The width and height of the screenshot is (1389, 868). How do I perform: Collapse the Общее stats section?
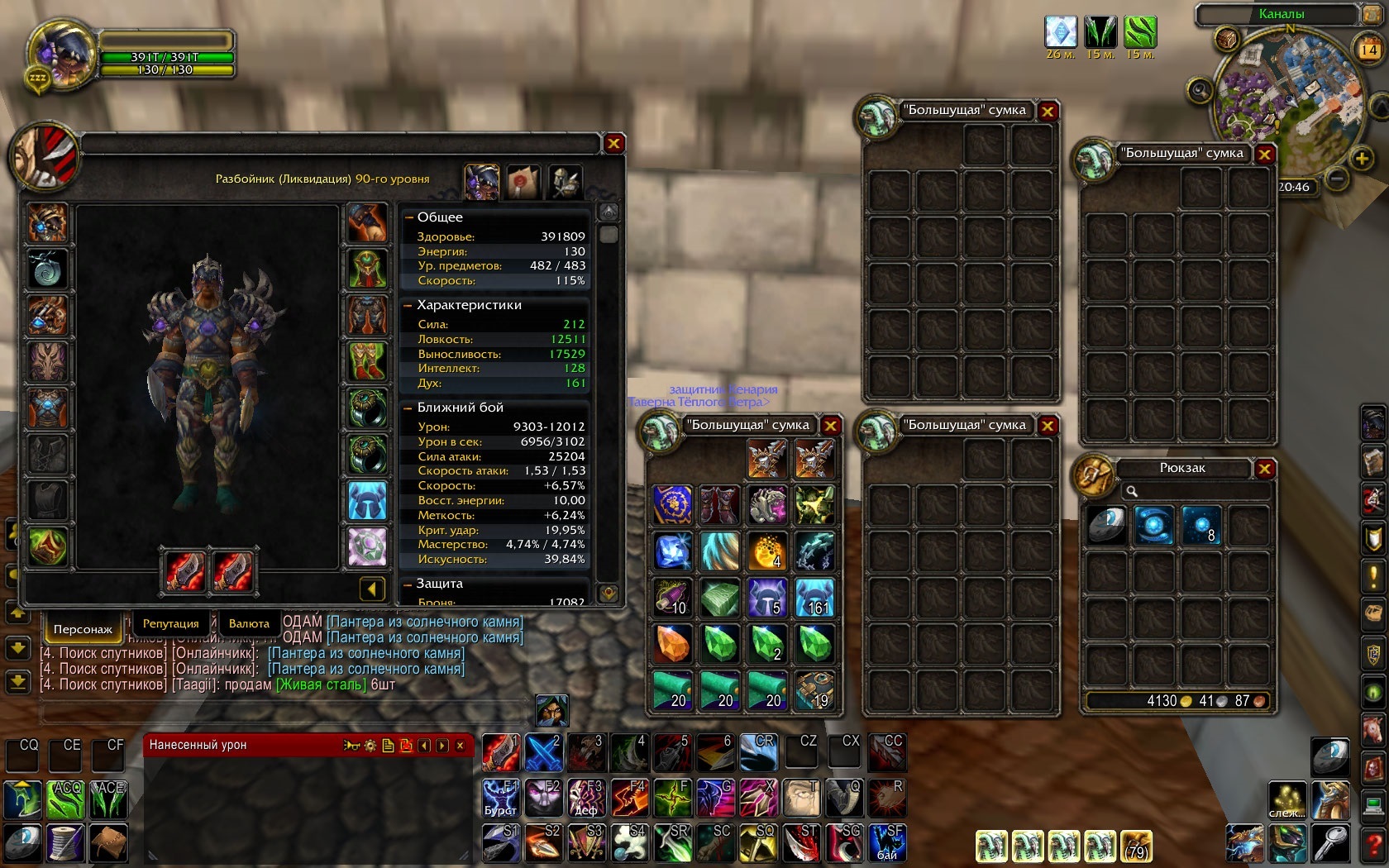409,217
